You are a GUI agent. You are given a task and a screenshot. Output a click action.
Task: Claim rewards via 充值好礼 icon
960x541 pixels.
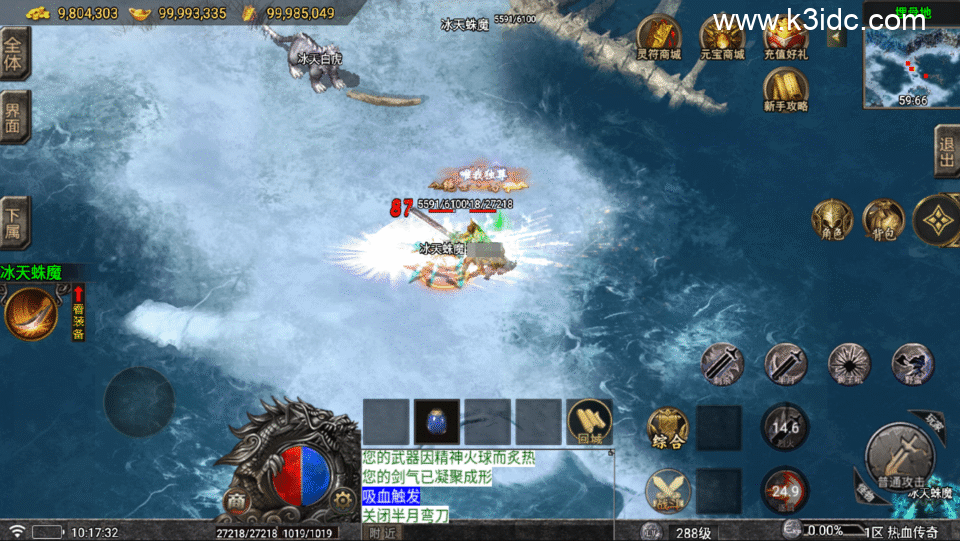tap(786, 38)
